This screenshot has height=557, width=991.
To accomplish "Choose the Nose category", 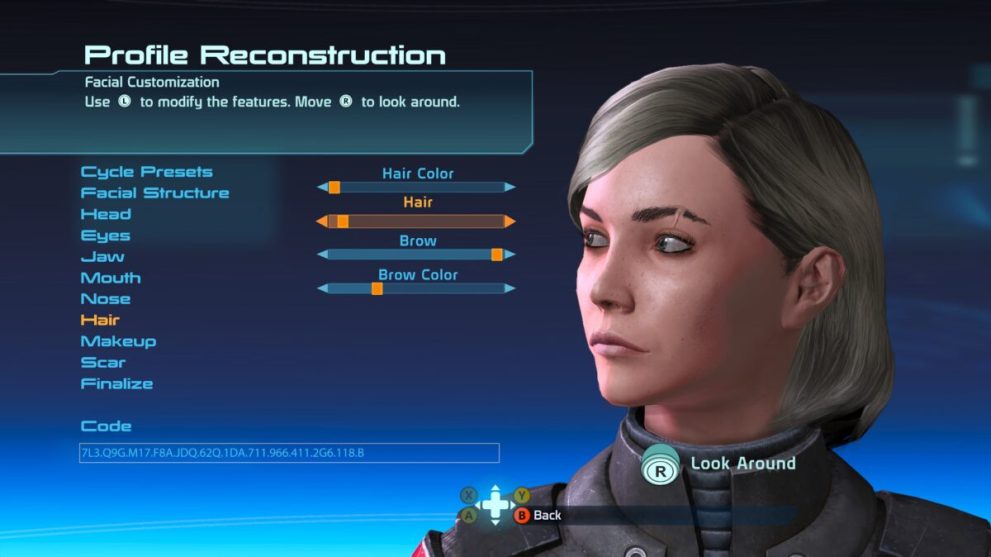I will pyautogui.click(x=105, y=299).
